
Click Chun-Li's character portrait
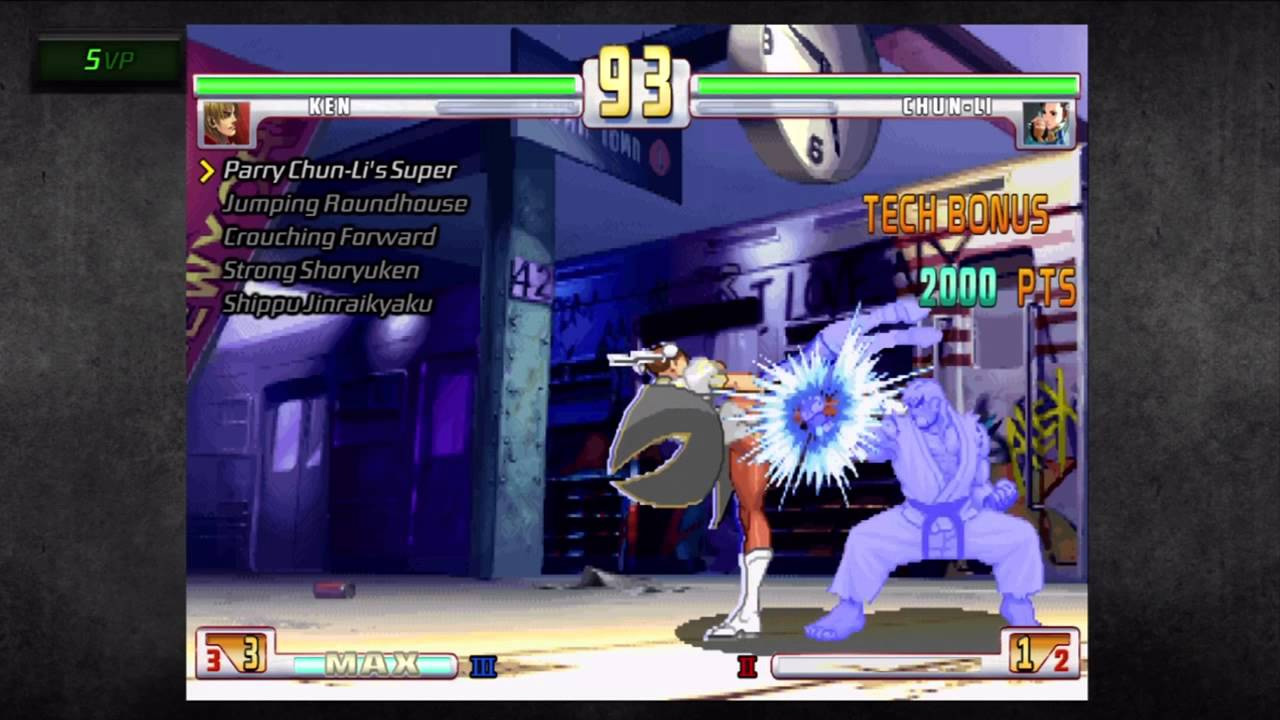(1047, 124)
